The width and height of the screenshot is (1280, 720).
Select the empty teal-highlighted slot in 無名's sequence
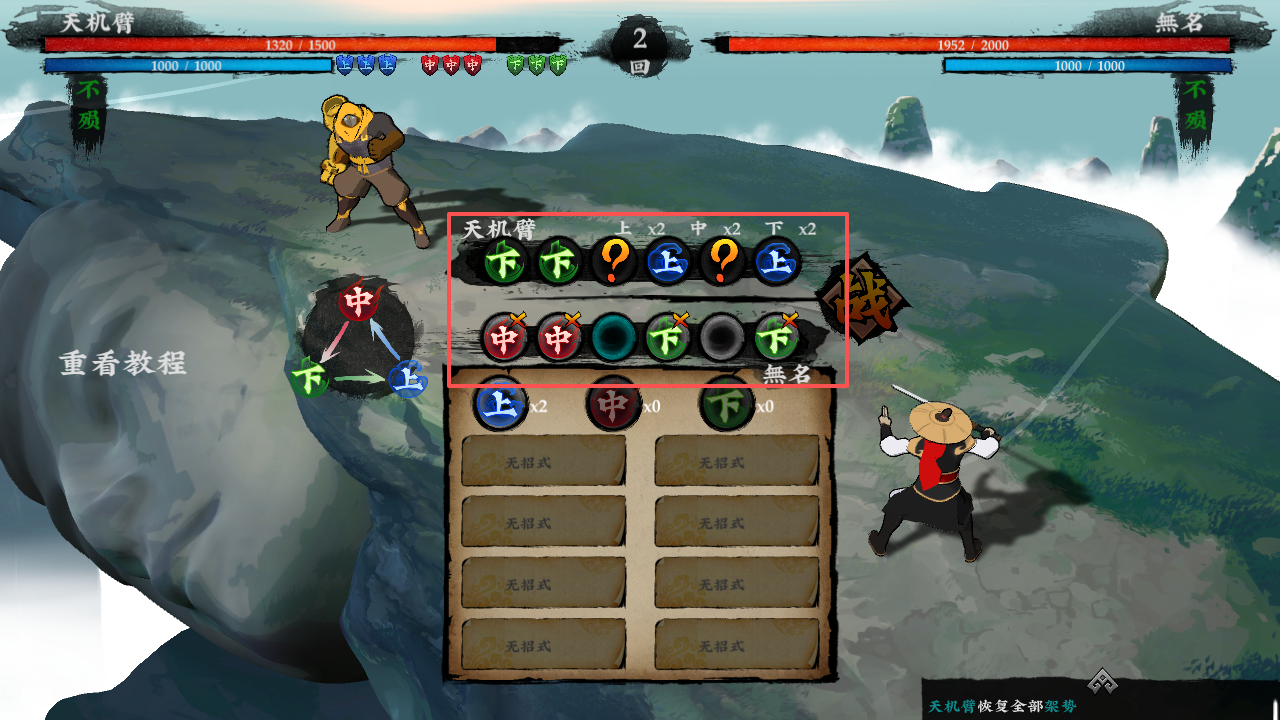point(613,337)
